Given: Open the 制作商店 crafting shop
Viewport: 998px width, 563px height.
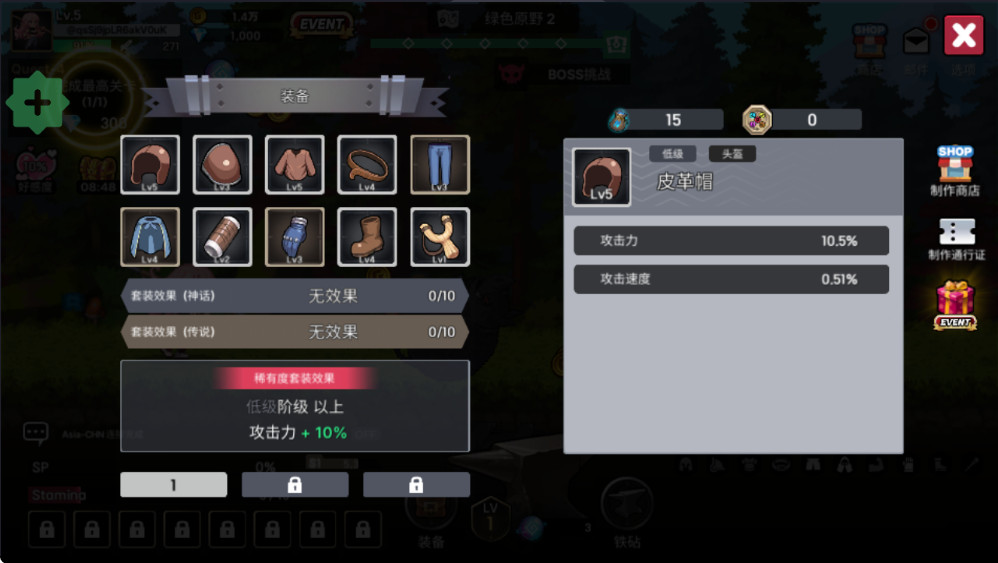Looking at the screenshot, I should [955, 171].
